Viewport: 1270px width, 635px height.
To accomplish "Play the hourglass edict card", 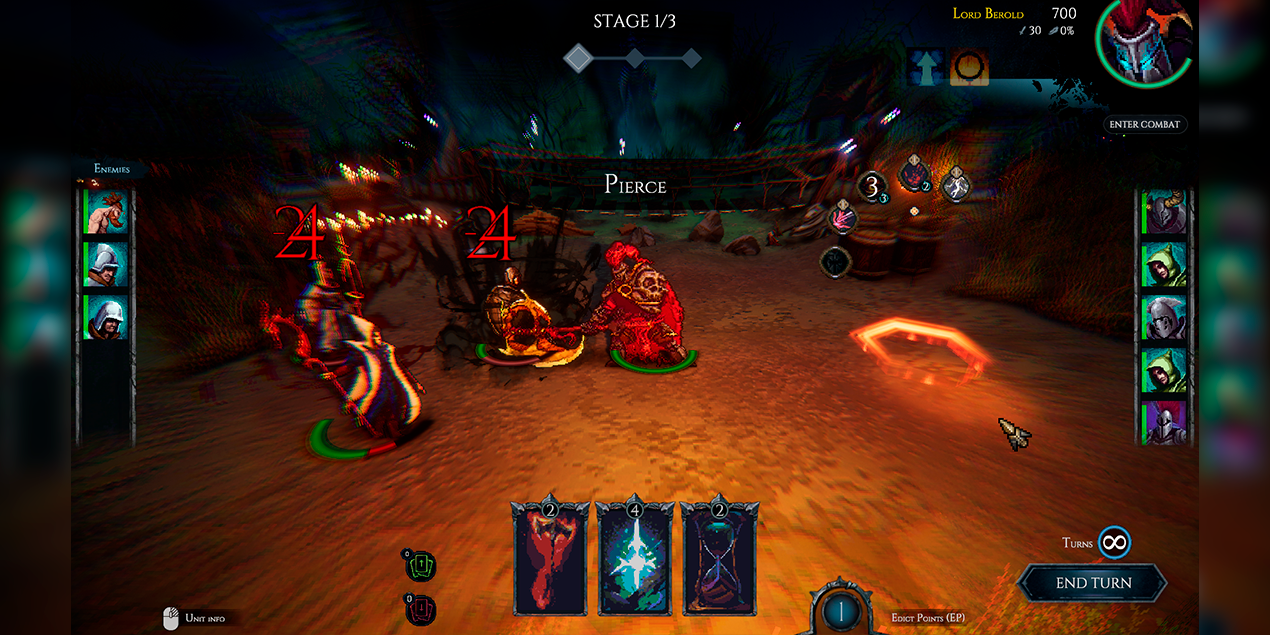I will [x=719, y=560].
